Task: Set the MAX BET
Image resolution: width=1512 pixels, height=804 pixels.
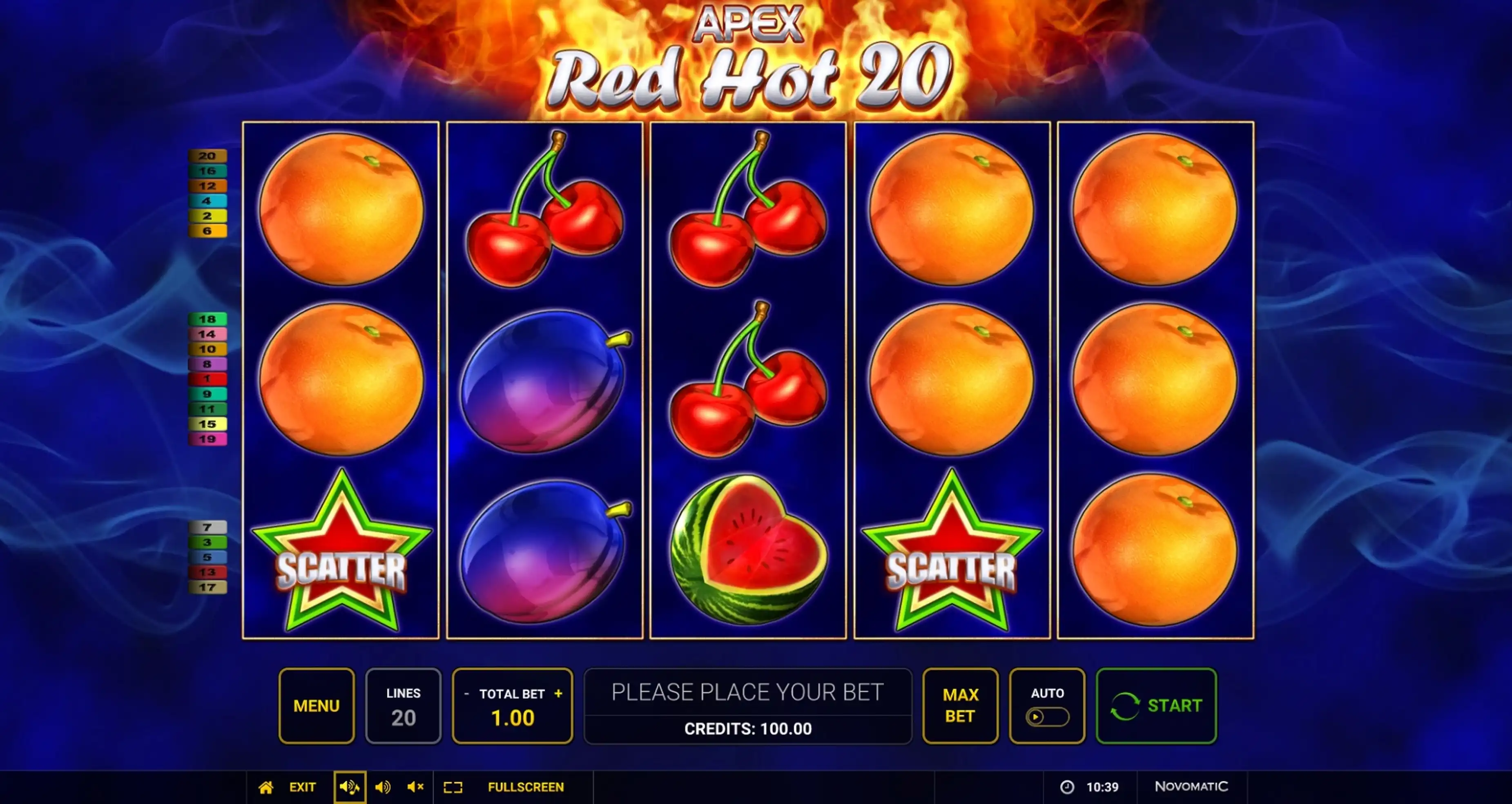Action: [x=960, y=705]
